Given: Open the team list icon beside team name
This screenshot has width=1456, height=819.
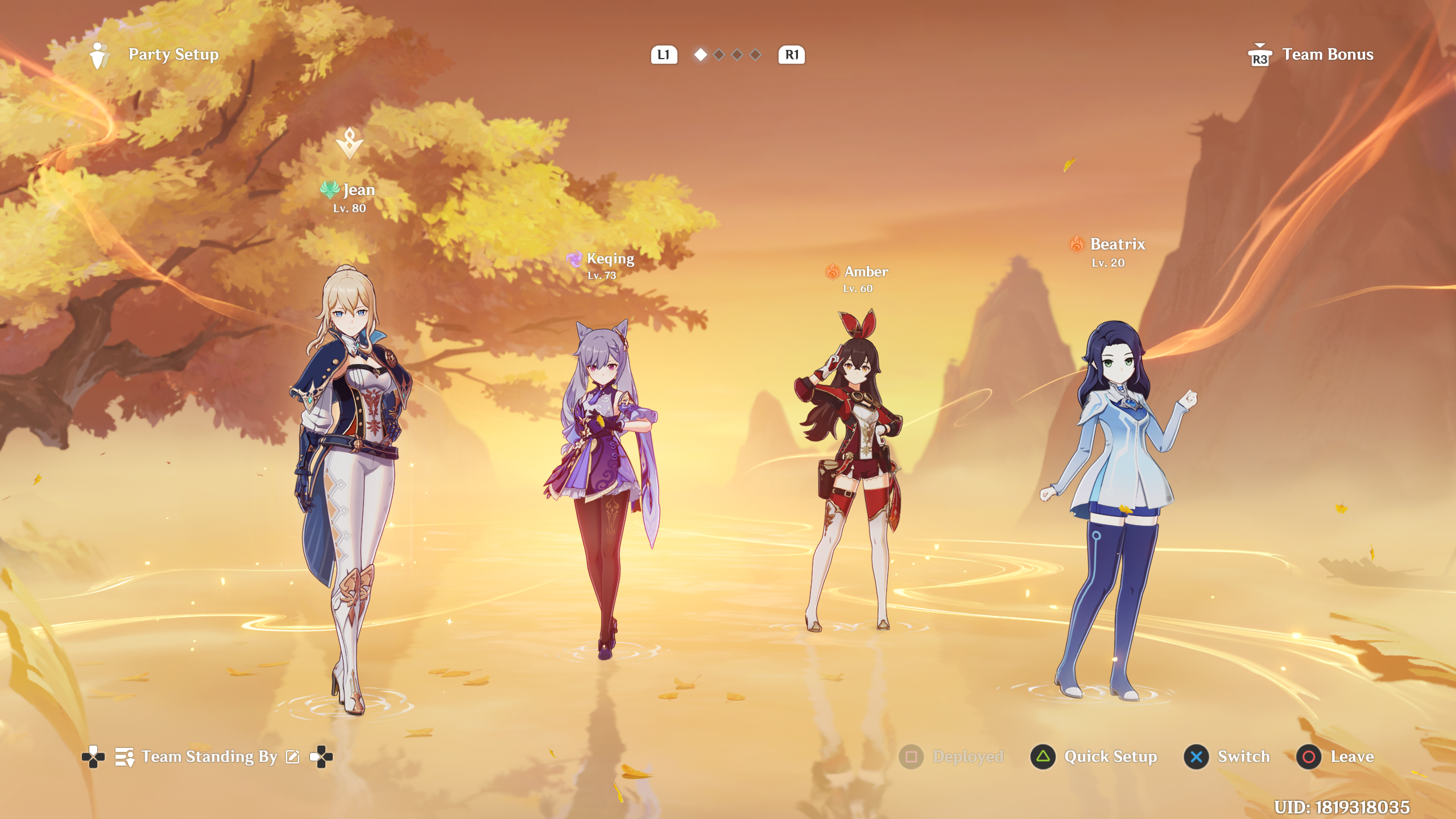Looking at the screenshot, I should (125, 757).
